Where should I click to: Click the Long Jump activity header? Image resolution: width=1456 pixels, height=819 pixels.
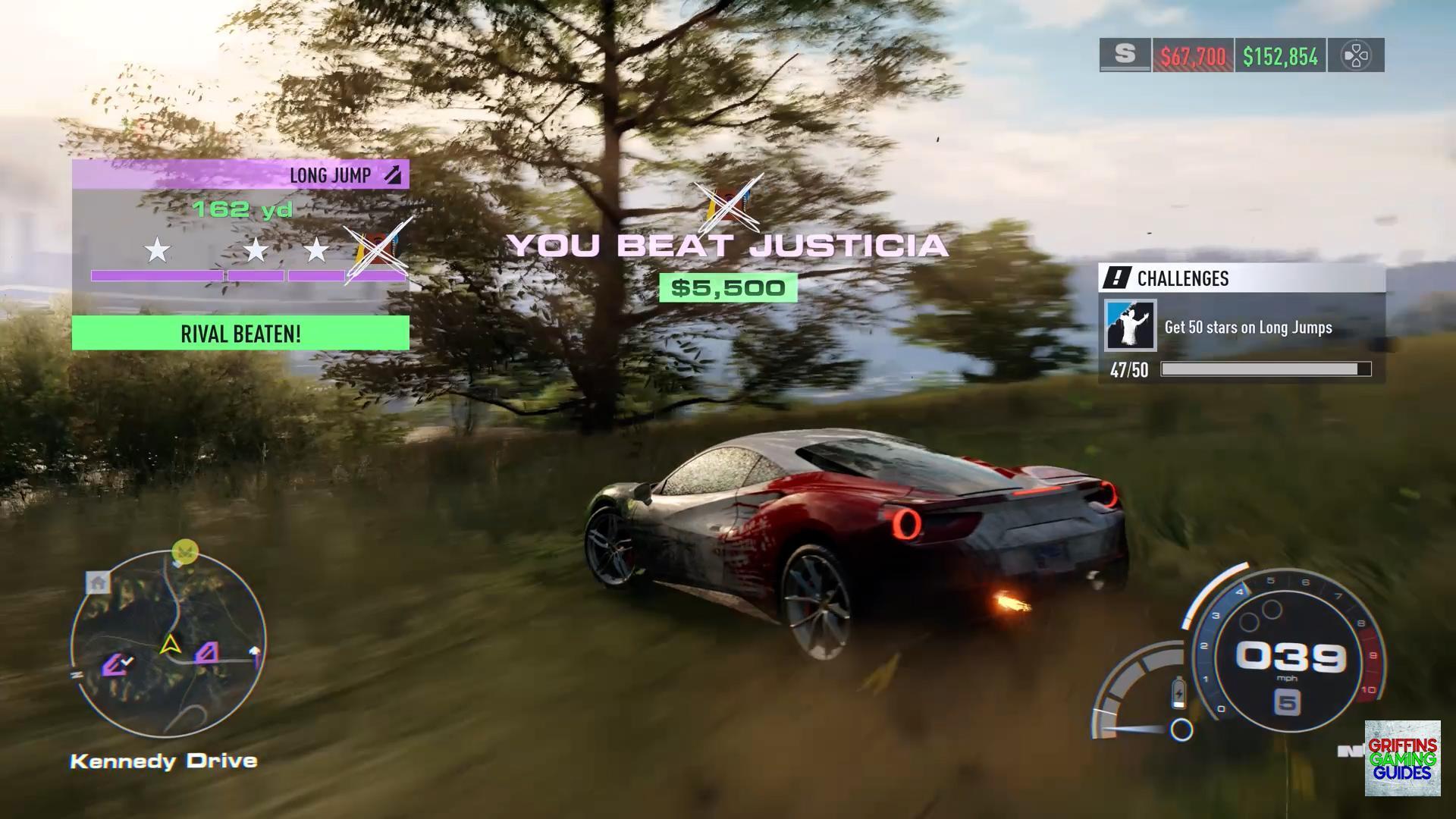point(240,175)
